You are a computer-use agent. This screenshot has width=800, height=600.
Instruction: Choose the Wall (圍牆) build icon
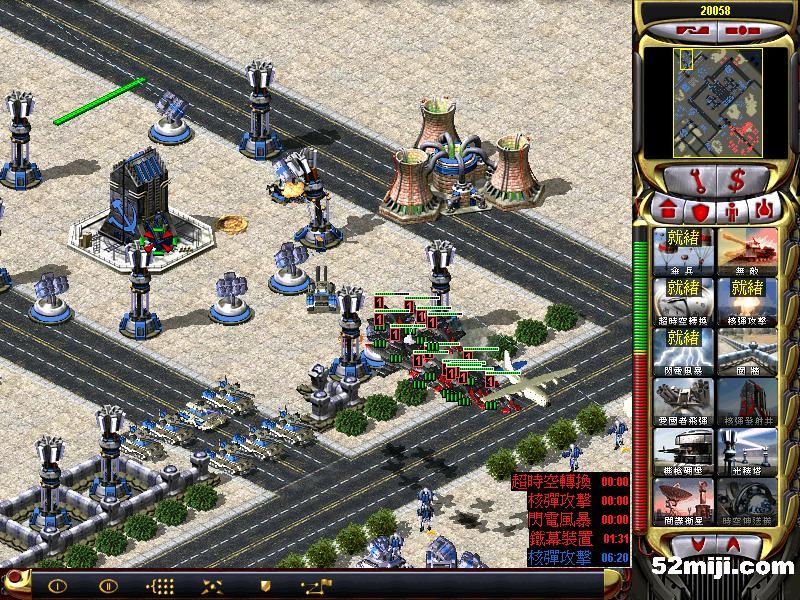click(x=746, y=350)
